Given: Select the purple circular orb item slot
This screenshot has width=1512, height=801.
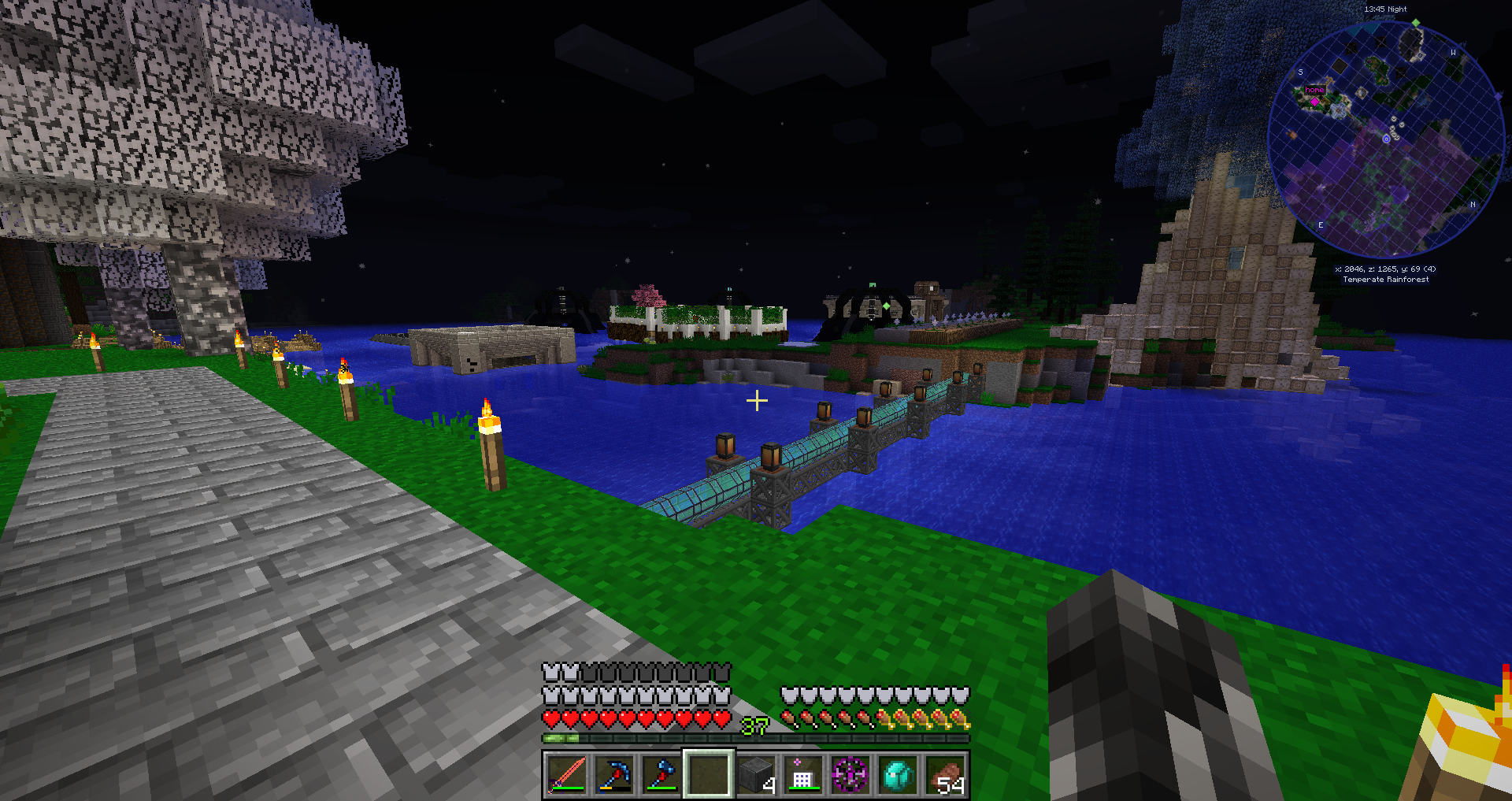Looking at the screenshot, I should pyautogui.click(x=850, y=774).
